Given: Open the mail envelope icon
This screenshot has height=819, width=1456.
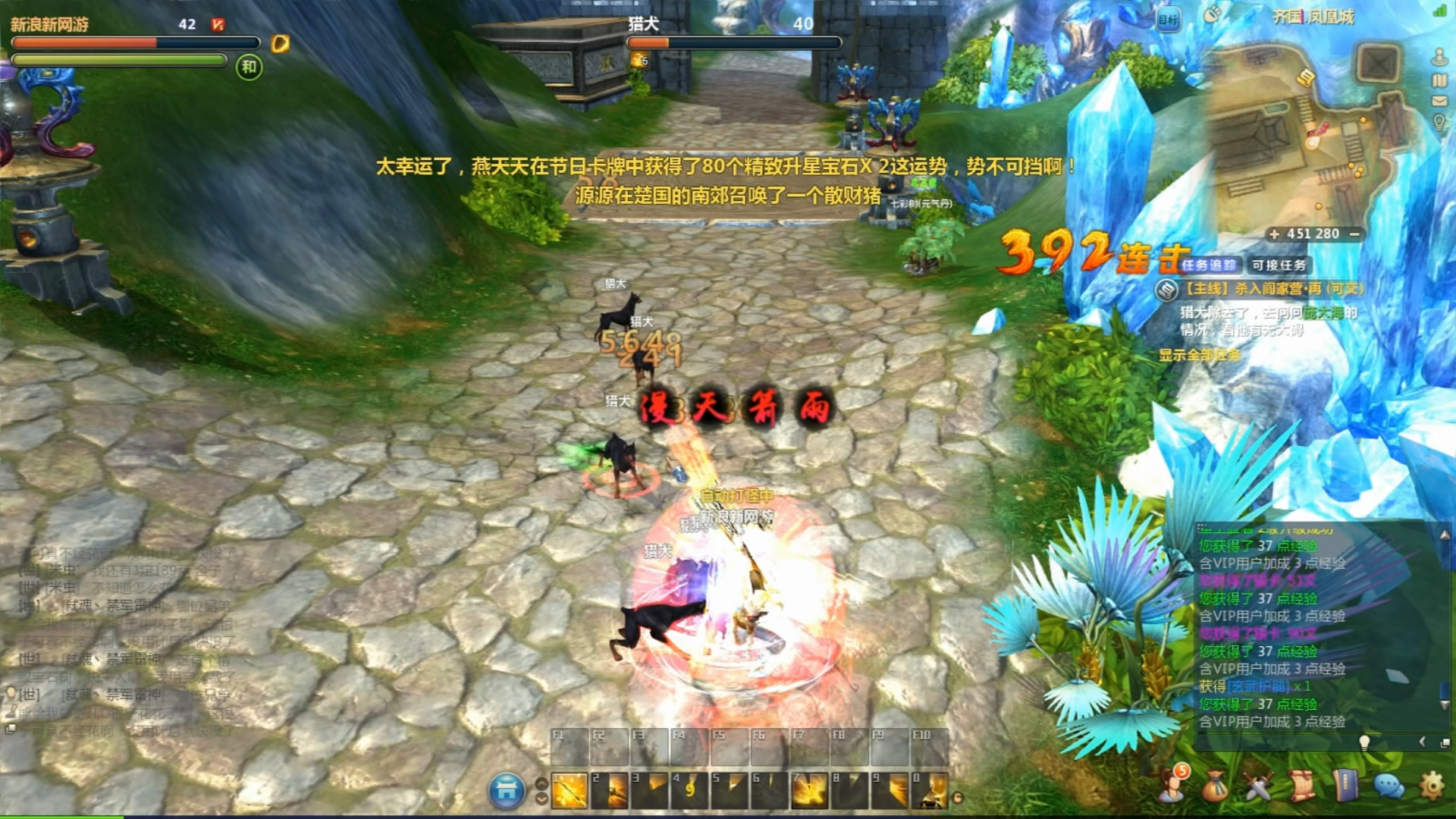Looking at the screenshot, I should [x=1439, y=101].
